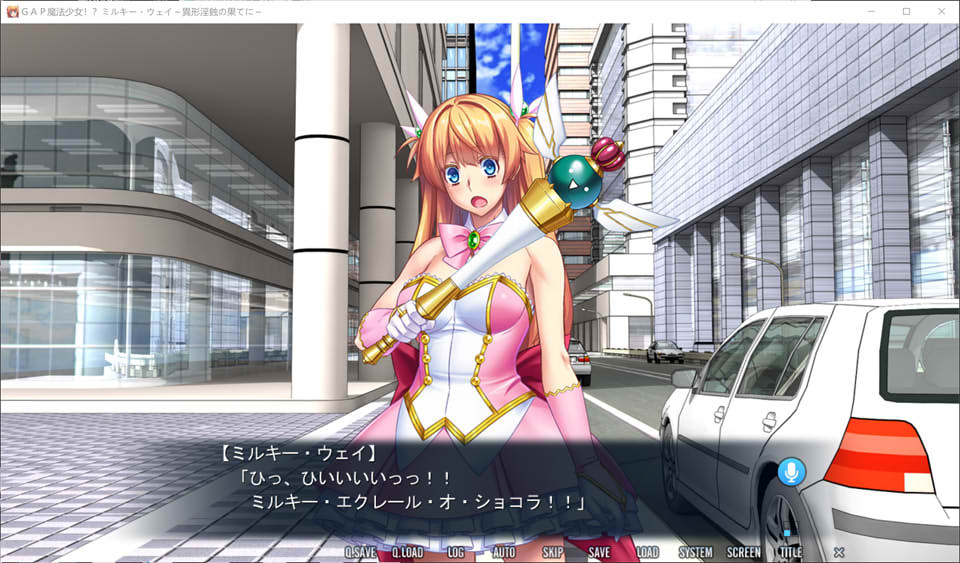Click the Q.SAVE quick save button
The height and width of the screenshot is (563, 960).
click(x=360, y=552)
